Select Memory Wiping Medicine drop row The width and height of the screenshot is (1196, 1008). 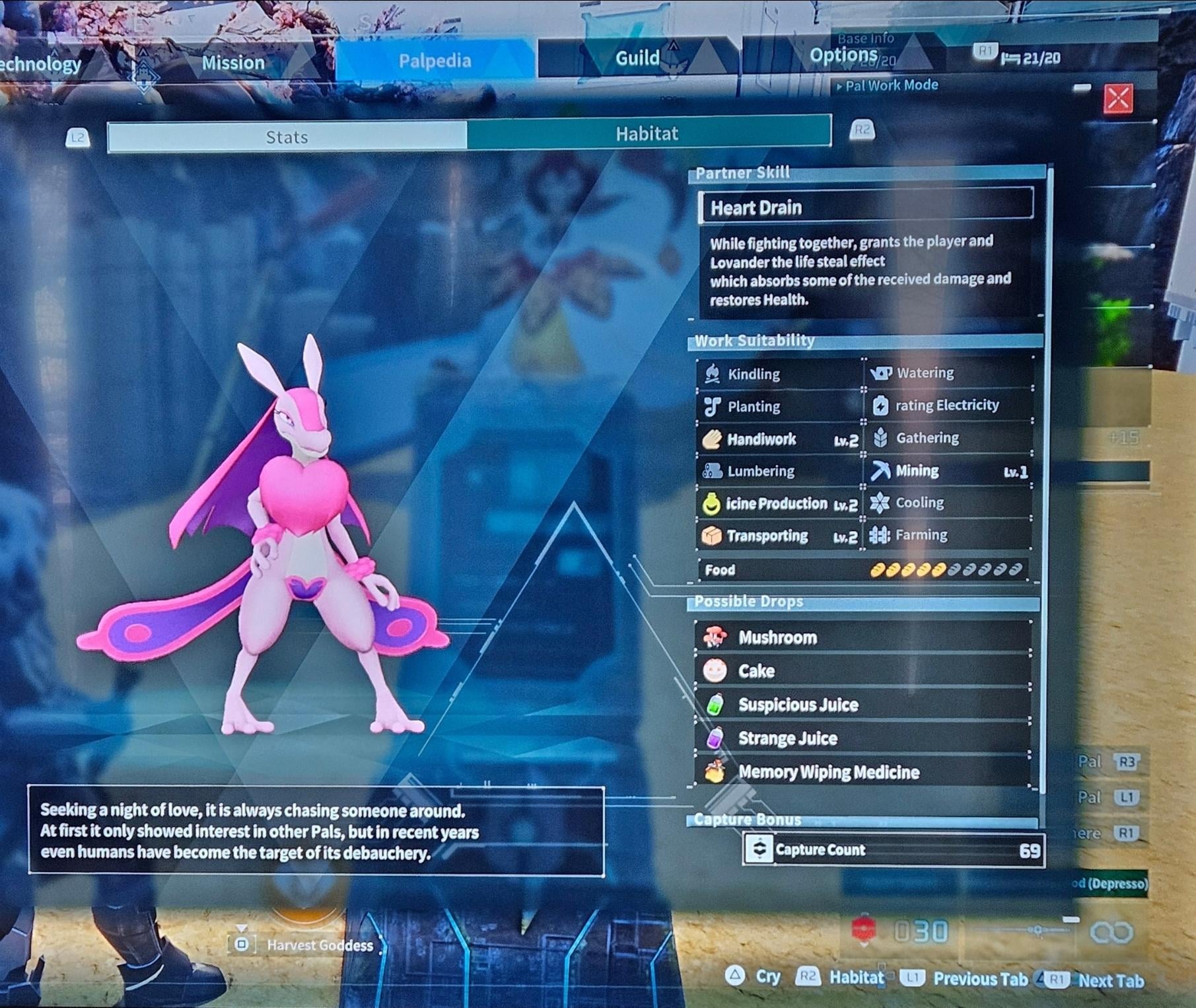862,772
